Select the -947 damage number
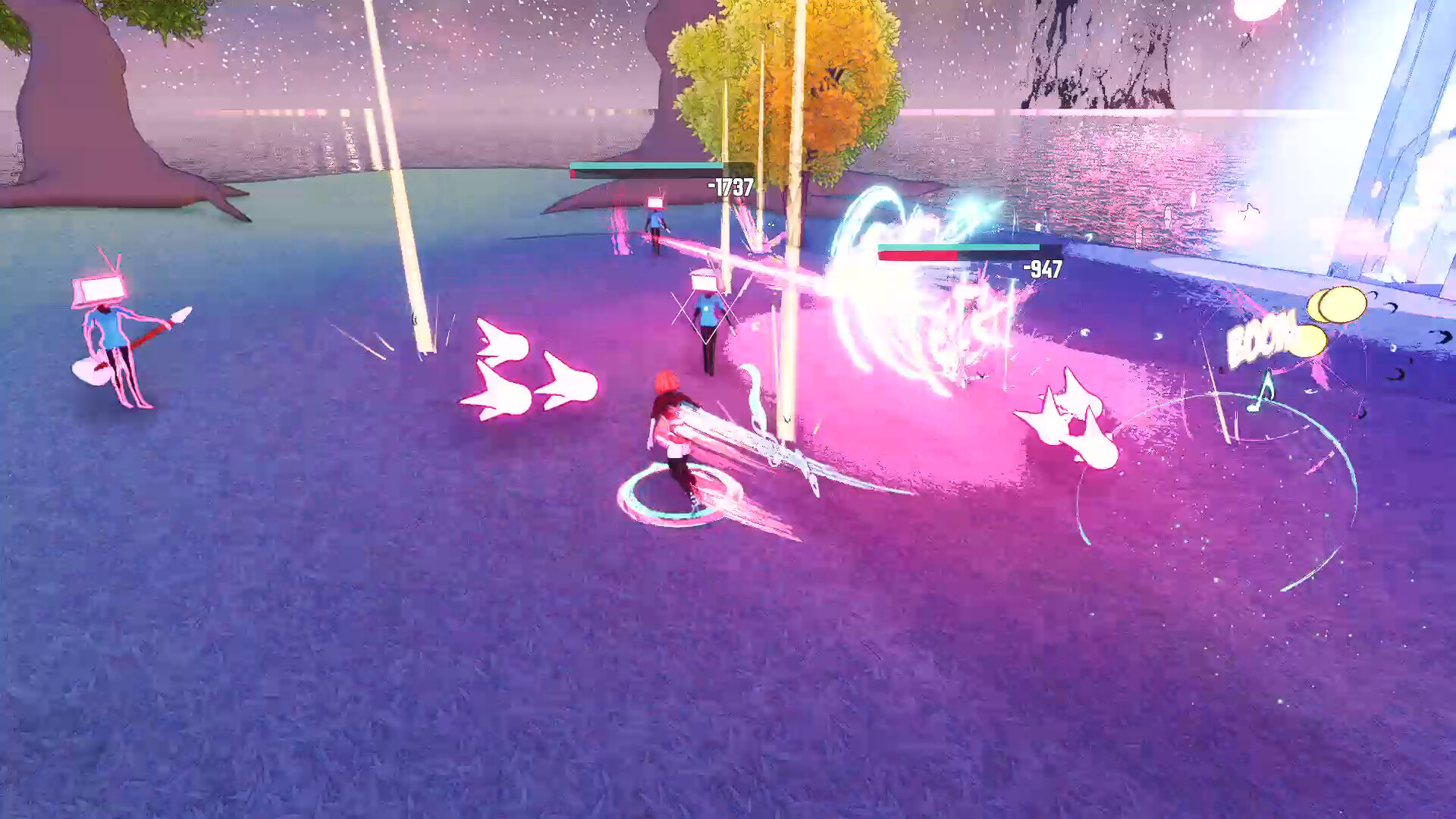Screen dimensions: 1456x819 pos(1042,269)
